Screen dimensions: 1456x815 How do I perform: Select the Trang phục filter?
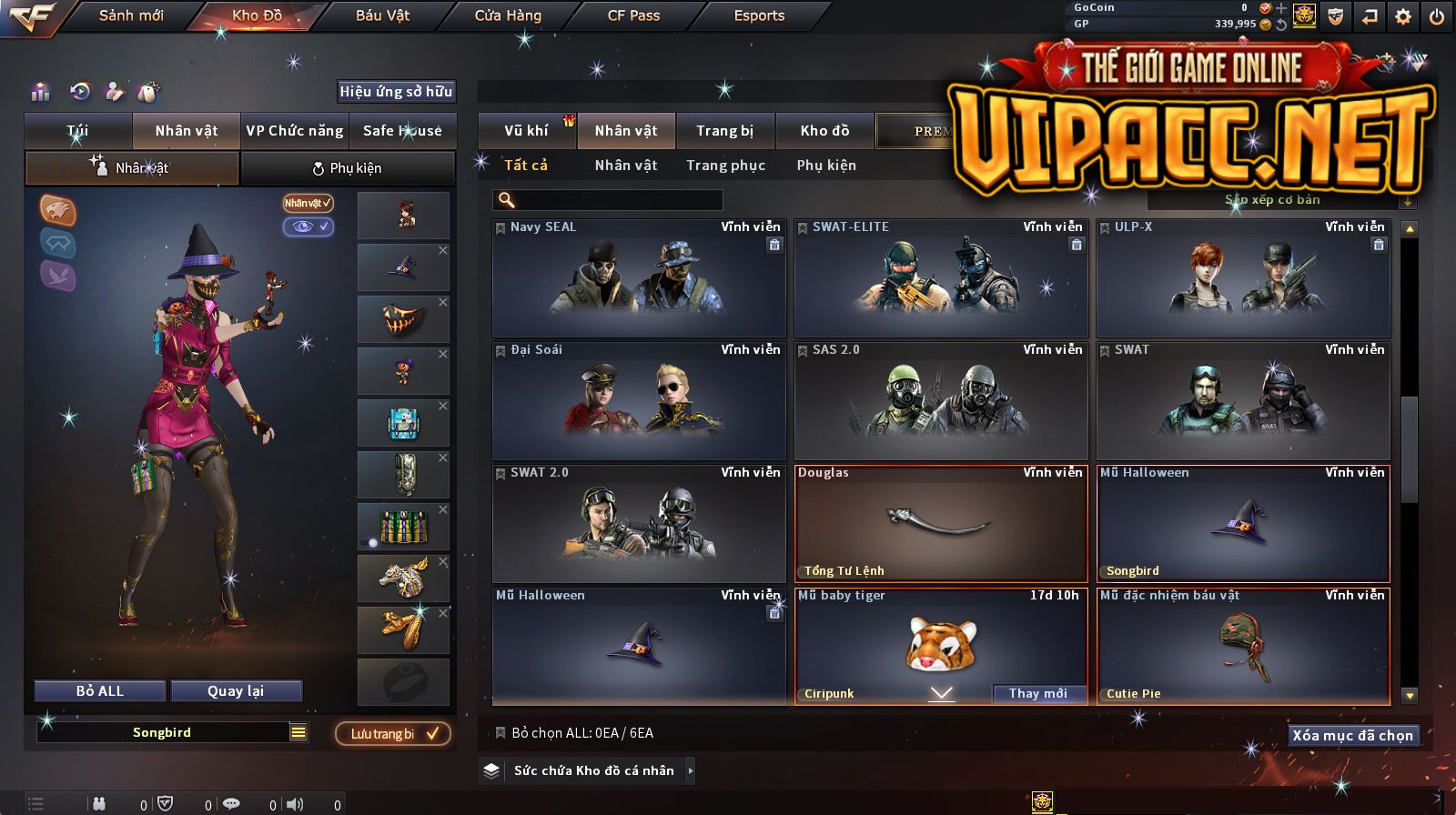pyautogui.click(x=725, y=166)
